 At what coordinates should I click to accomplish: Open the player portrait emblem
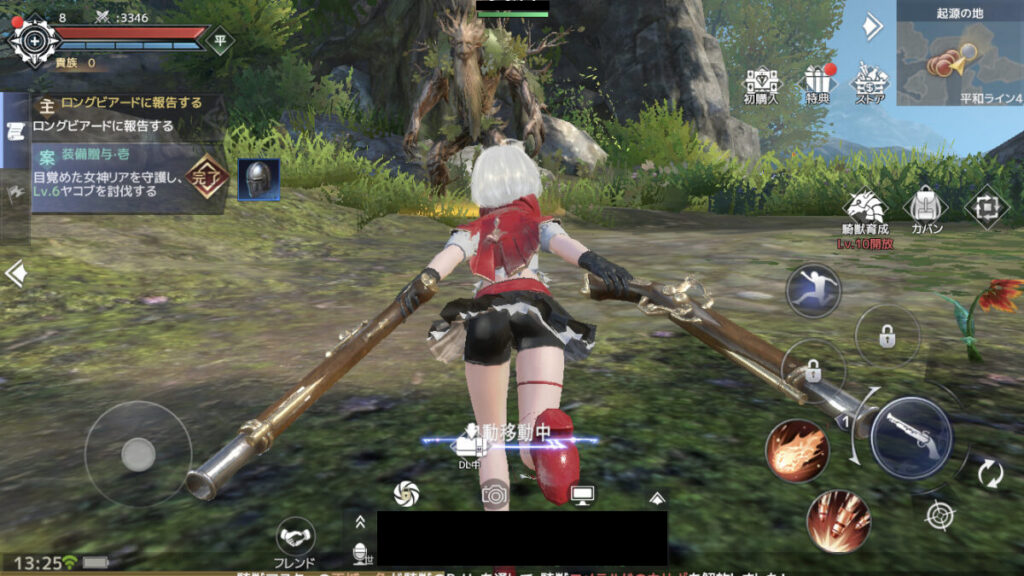[x=35, y=41]
